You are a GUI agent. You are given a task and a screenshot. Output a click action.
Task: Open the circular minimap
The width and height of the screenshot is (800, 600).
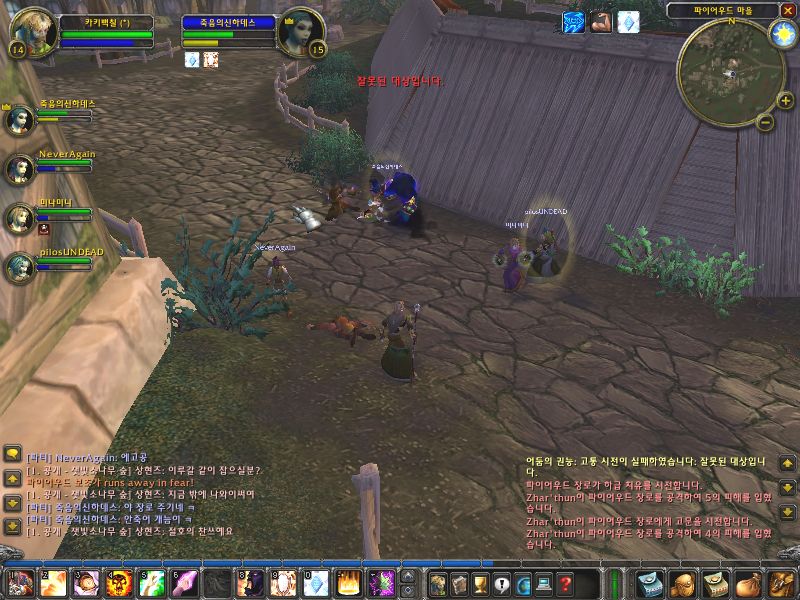pyautogui.click(x=730, y=68)
